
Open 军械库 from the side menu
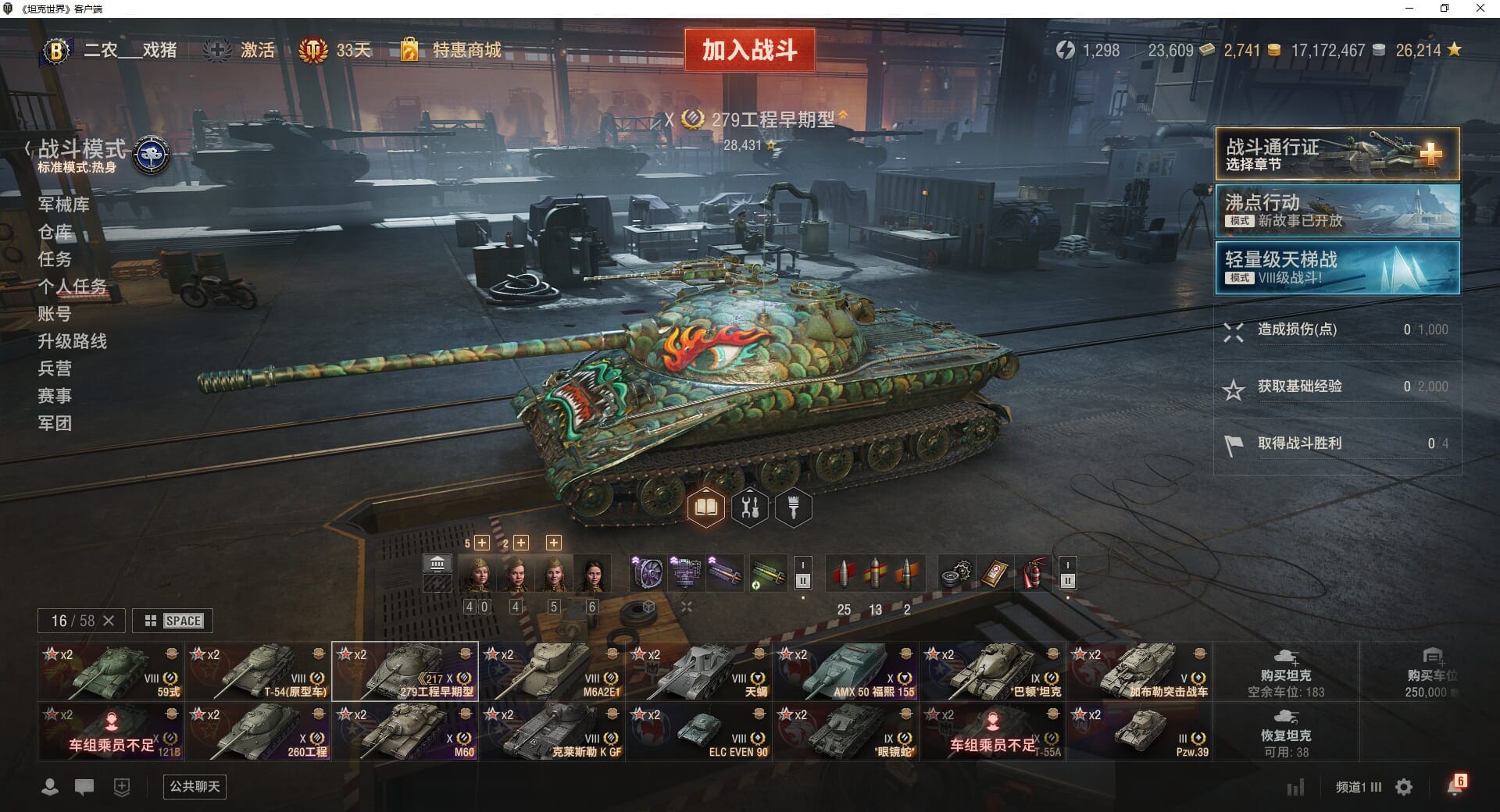[64, 205]
